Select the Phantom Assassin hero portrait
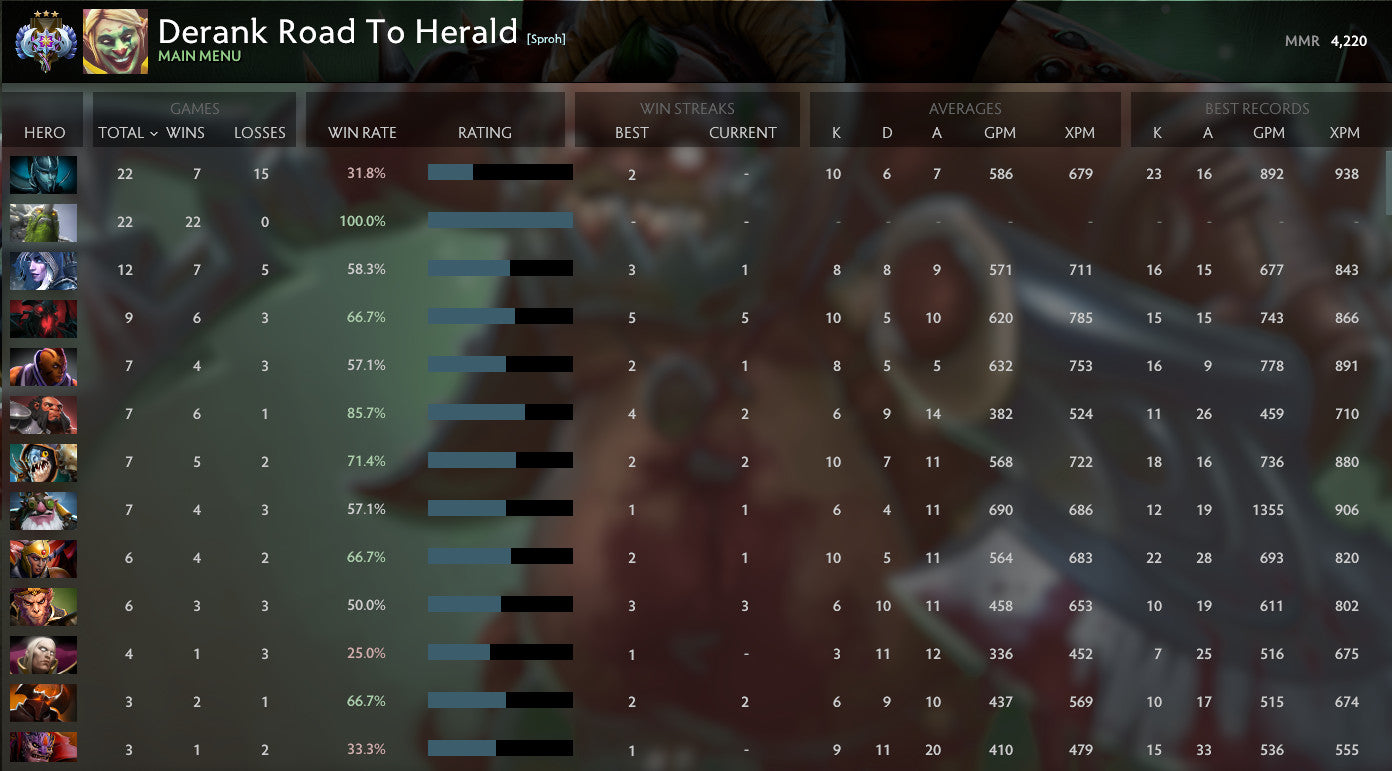The width and height of the screenshot is (1392, 771). pyautogui.click(x=43, y=175)
